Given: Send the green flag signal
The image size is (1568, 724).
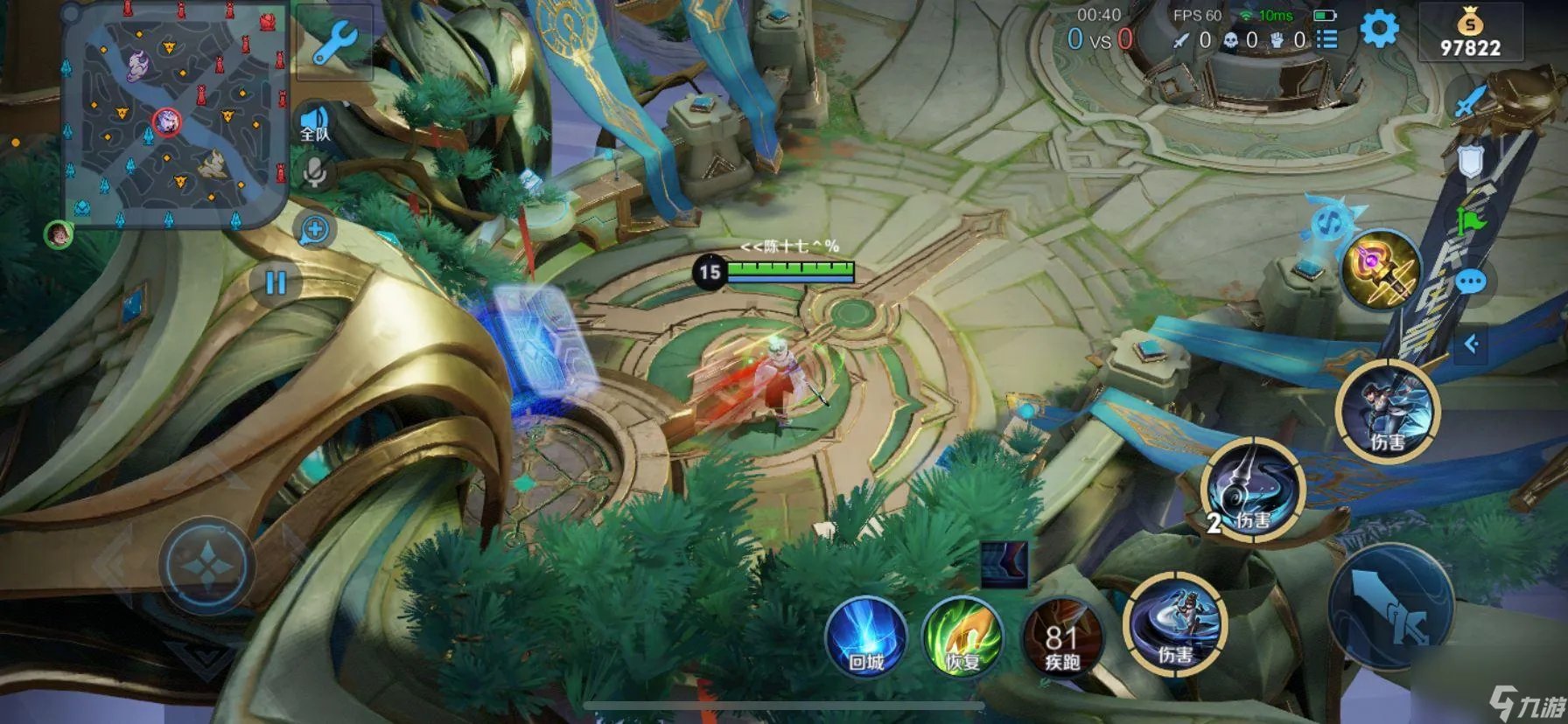Looking at the screenshot, I should point(1471,223).
